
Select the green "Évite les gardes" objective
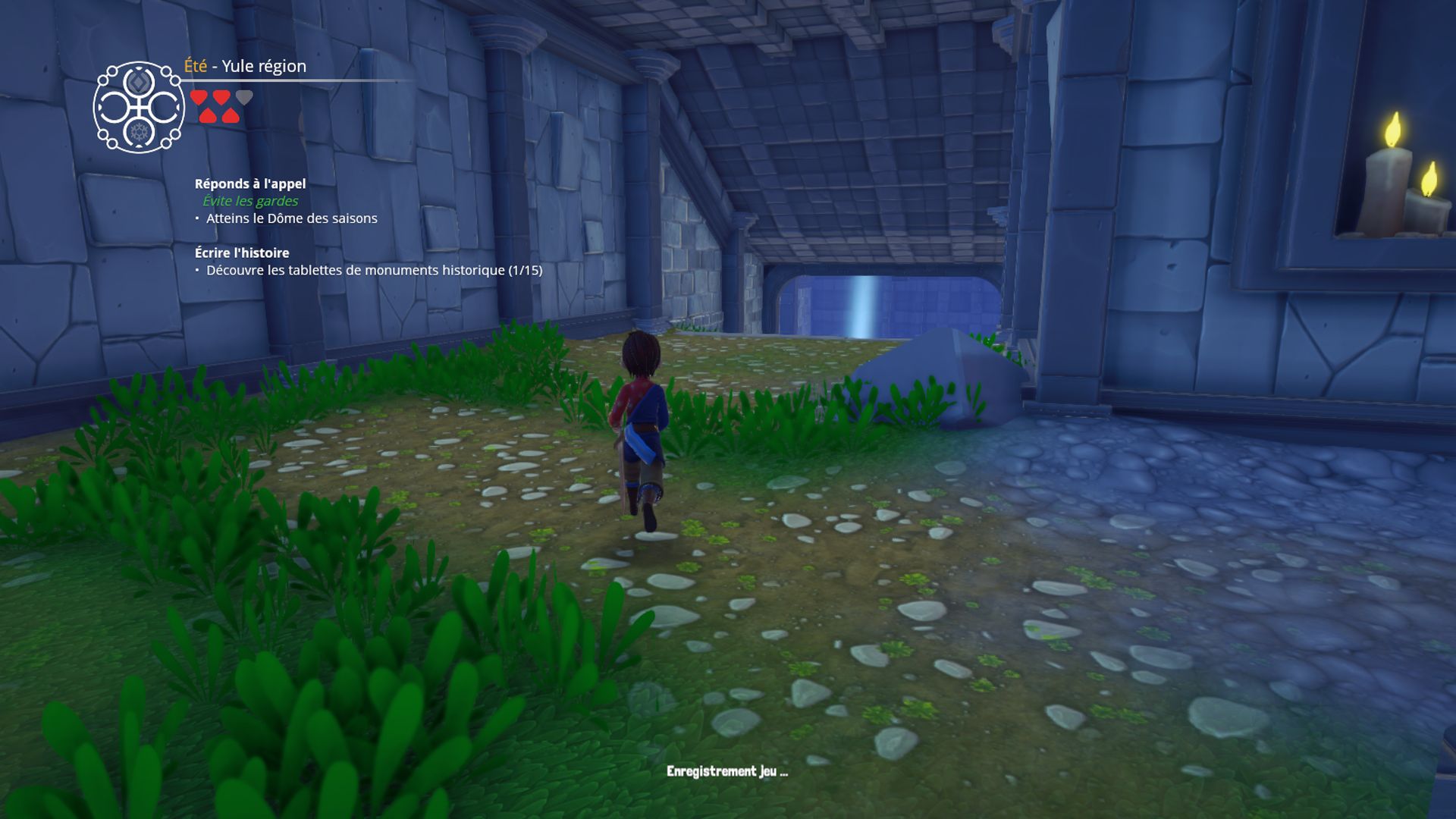point(250,201)
